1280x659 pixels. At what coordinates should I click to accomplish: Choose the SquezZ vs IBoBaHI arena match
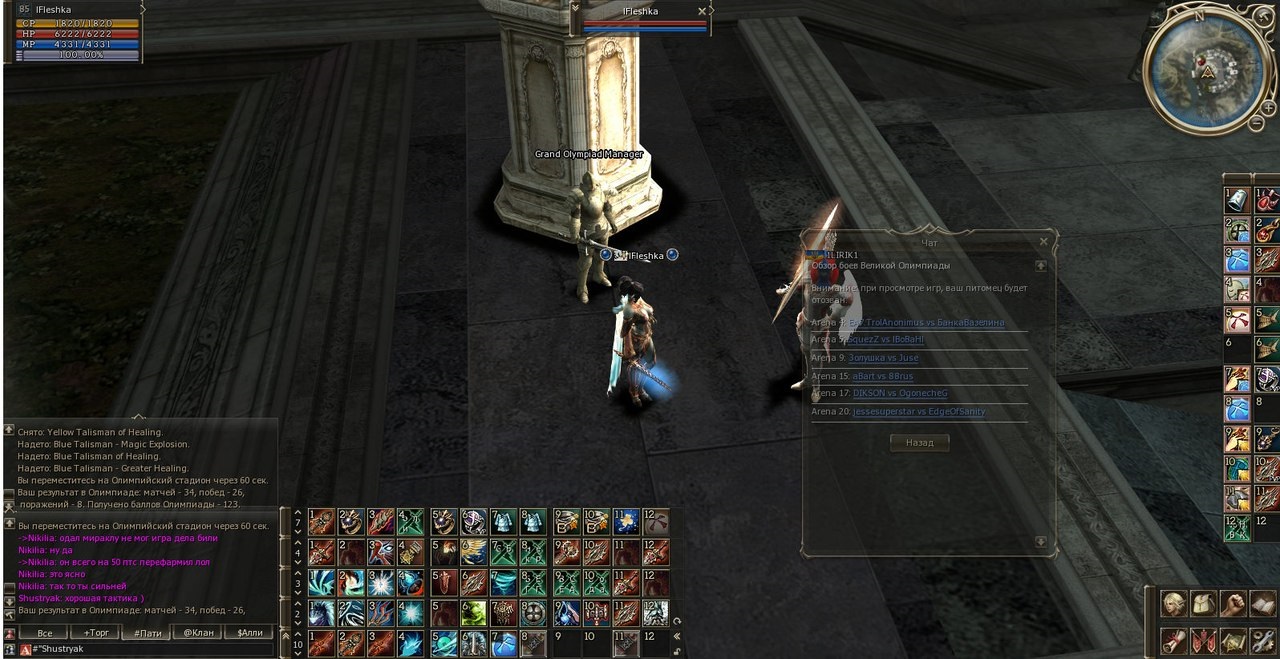(x=888, y=340)
